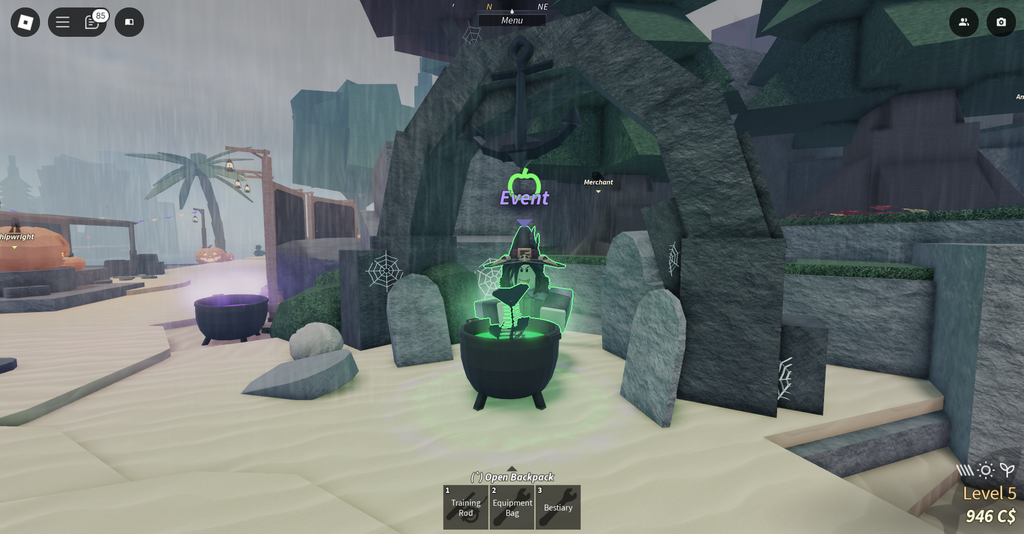1024x534 pixels.
Task: Select the Training Rod hotbar slot
Action: tap(466, 507)
